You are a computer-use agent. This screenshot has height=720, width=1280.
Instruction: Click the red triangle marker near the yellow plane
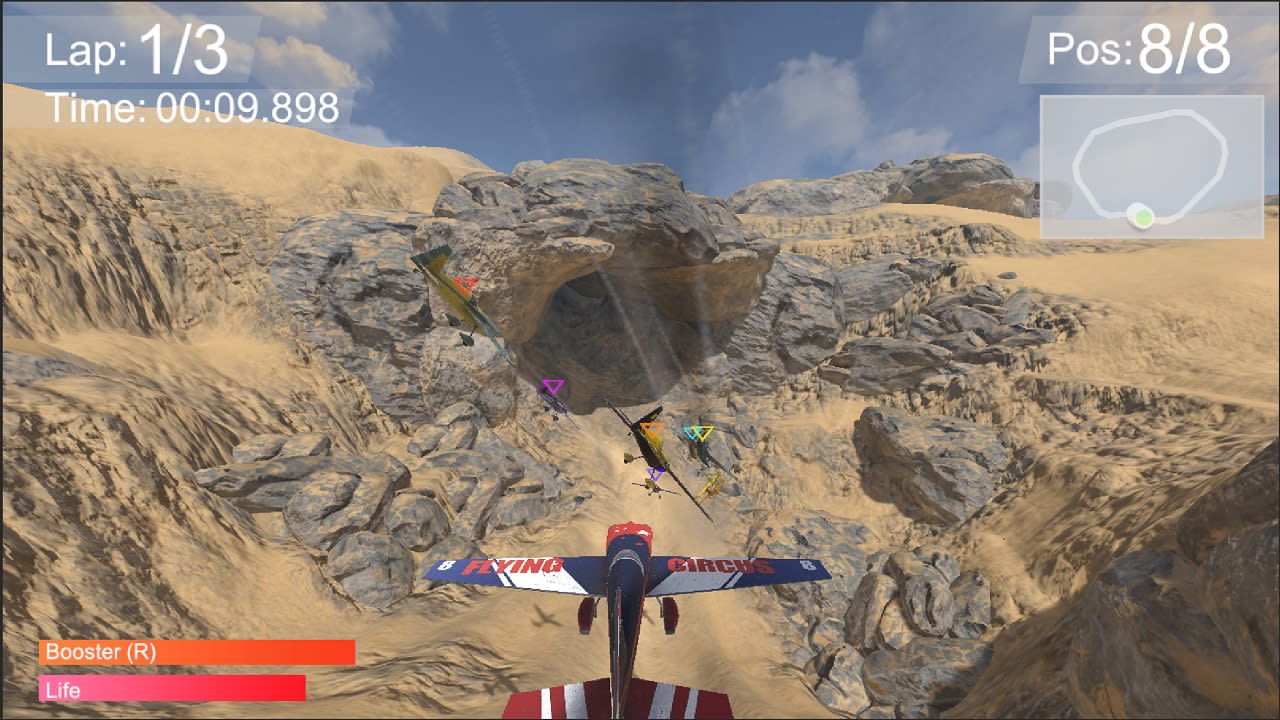pos(465,283)
